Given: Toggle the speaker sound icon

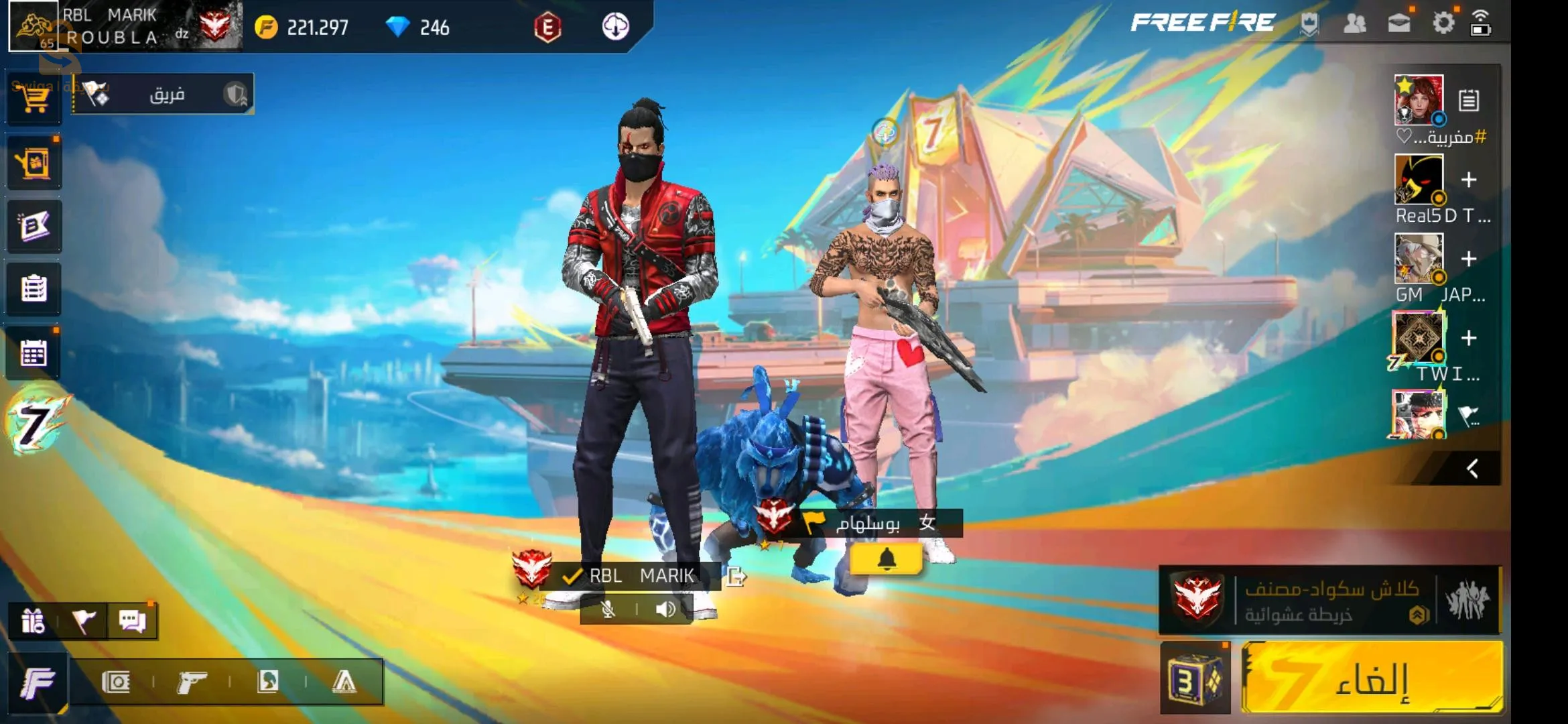Looking at the screenshot, I should [x=665, y=609].
